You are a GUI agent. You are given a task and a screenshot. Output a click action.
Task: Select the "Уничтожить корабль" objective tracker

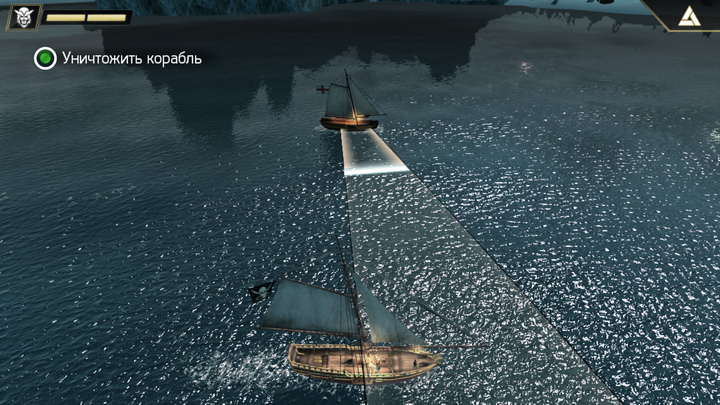(118, 58)
